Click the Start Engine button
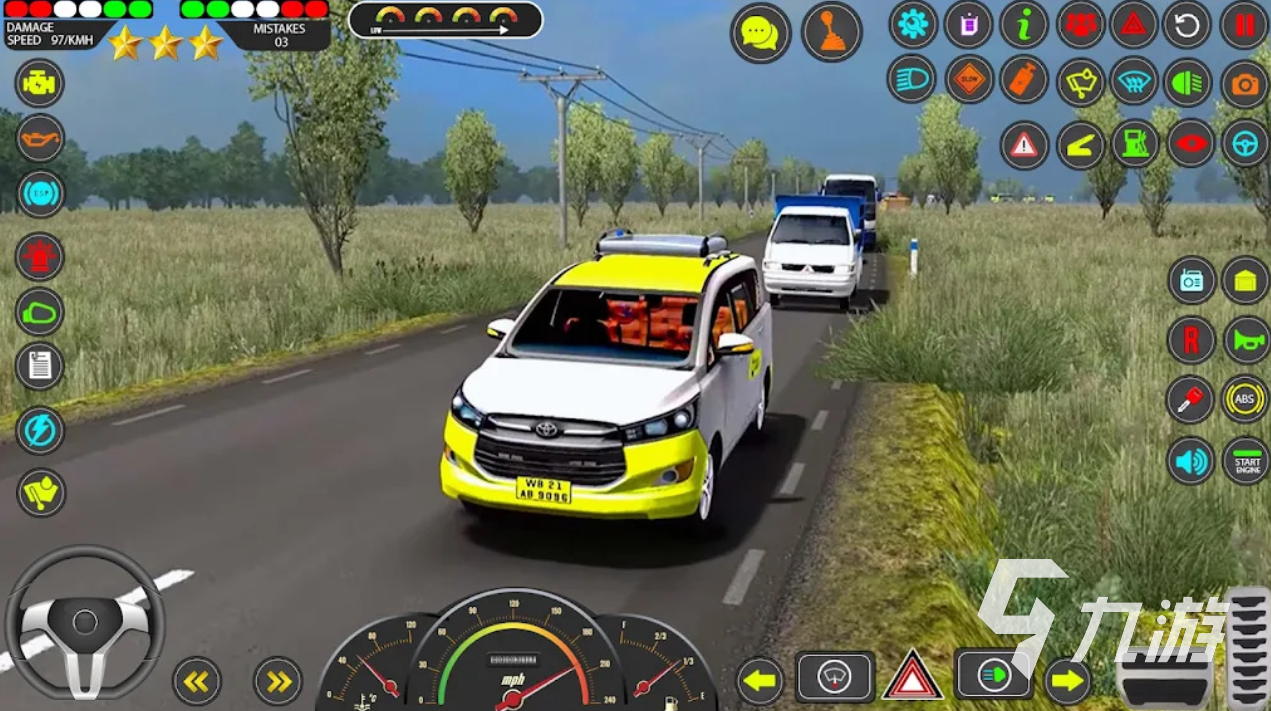 [x=1245, y=461]
